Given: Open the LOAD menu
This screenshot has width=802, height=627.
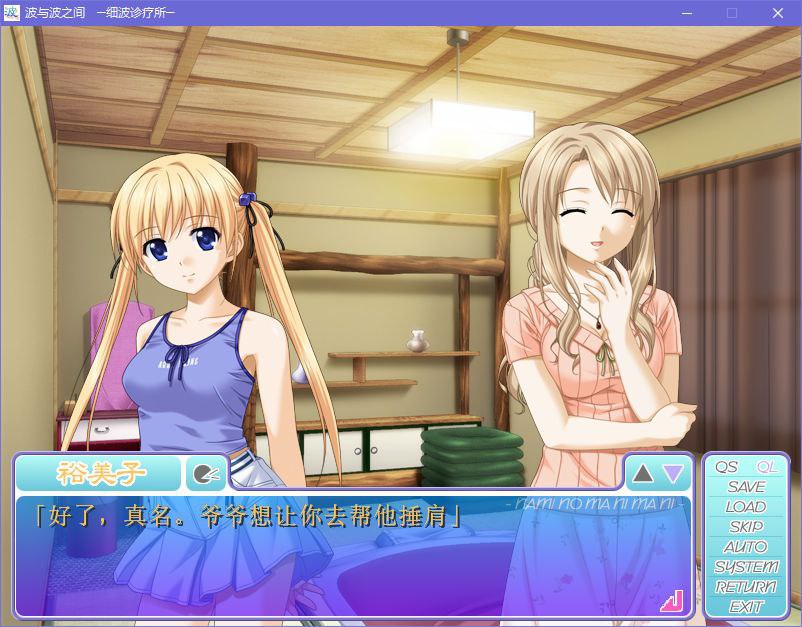Looking at the screenshot, I should 746,507.
